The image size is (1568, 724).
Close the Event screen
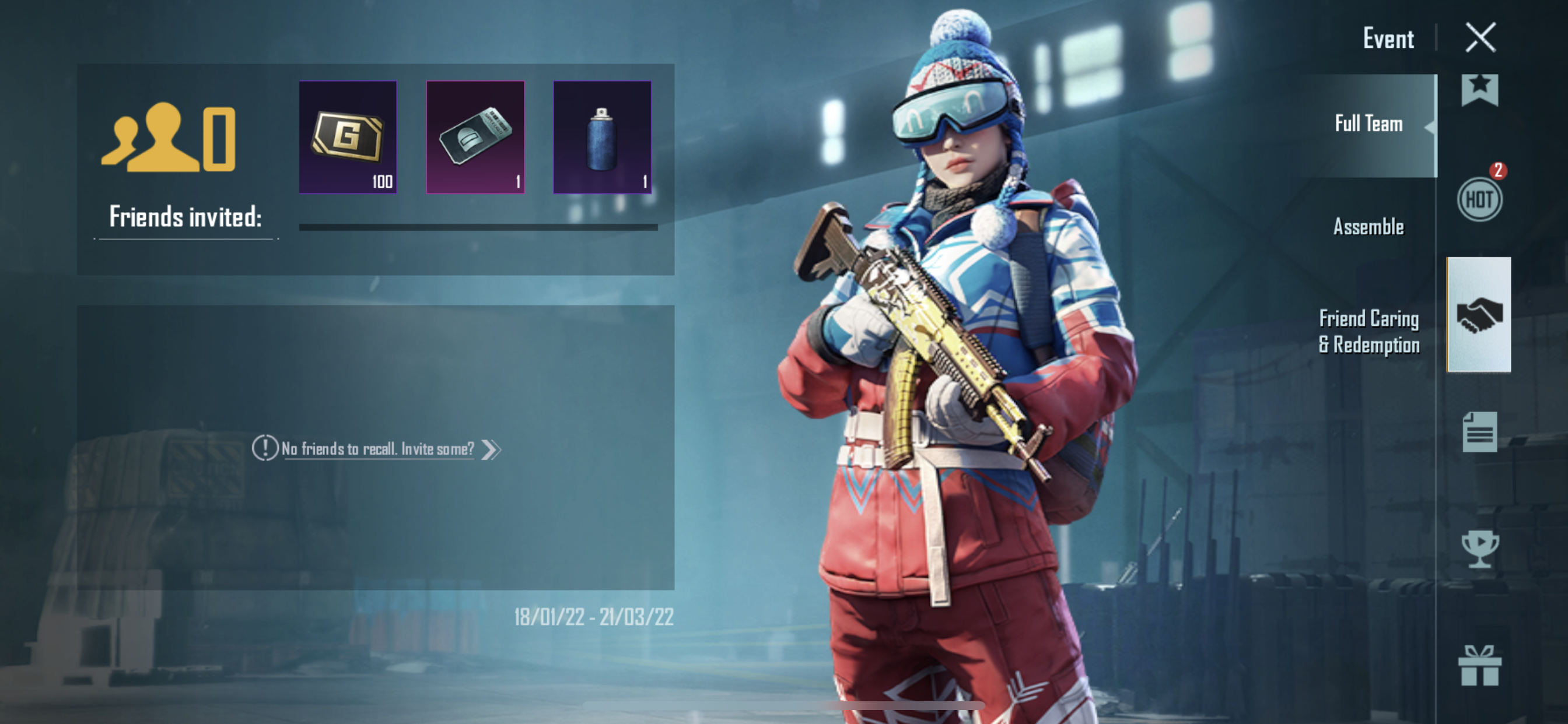1480,38
